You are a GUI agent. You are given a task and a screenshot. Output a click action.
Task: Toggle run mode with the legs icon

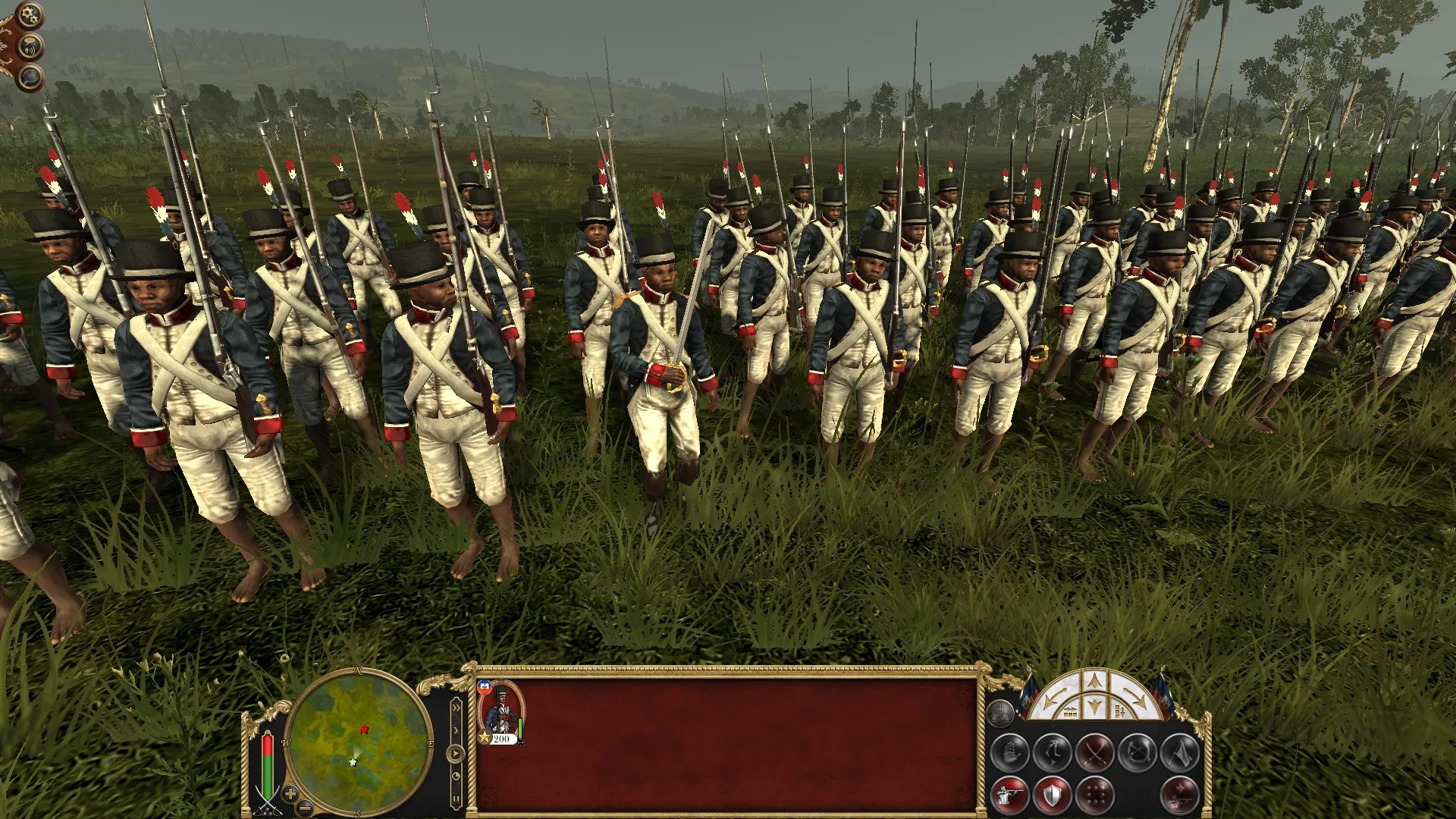[1053, 753]
